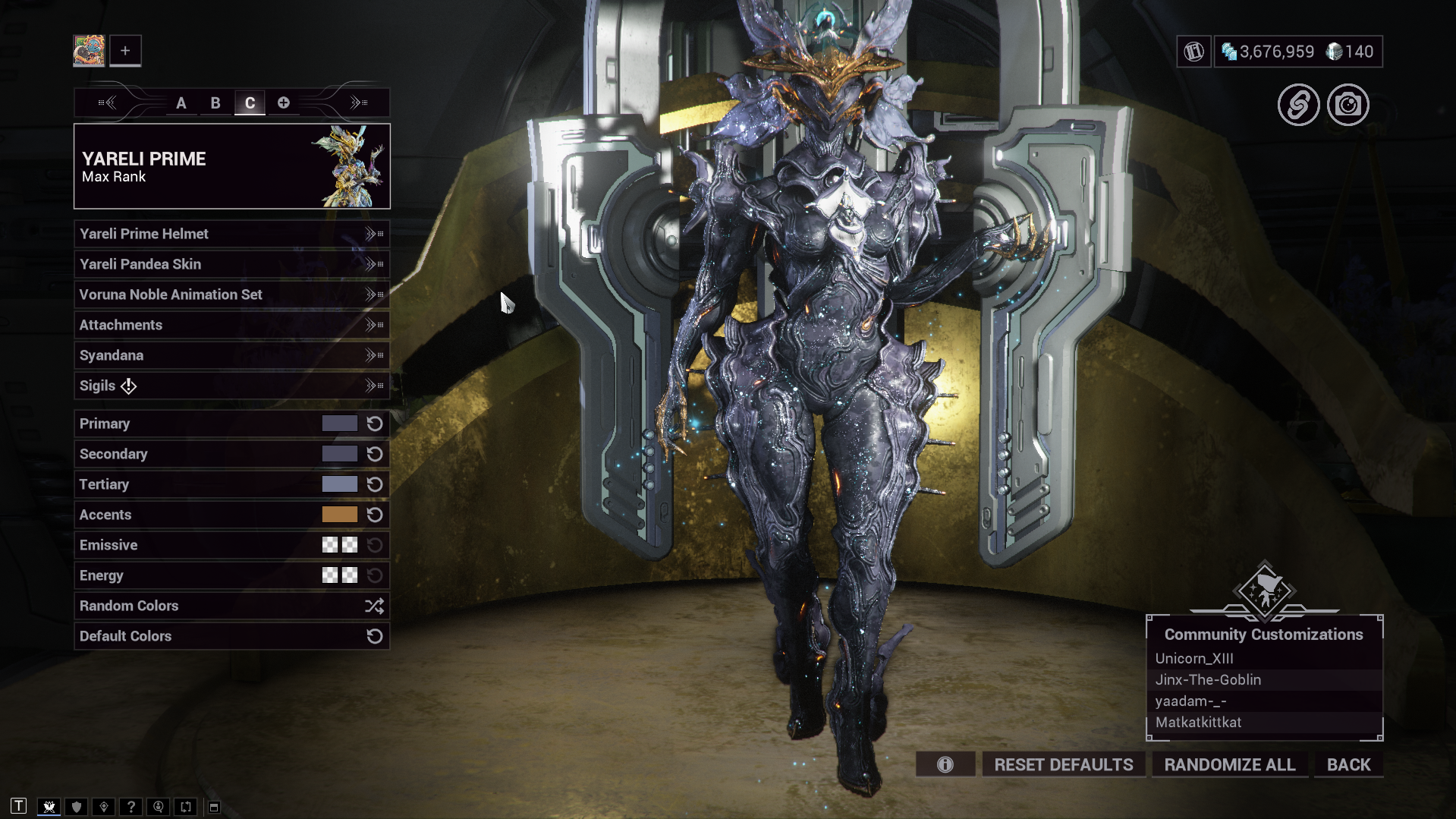Click Randomize All
1456x819 pixels.
click(1229, 764)
